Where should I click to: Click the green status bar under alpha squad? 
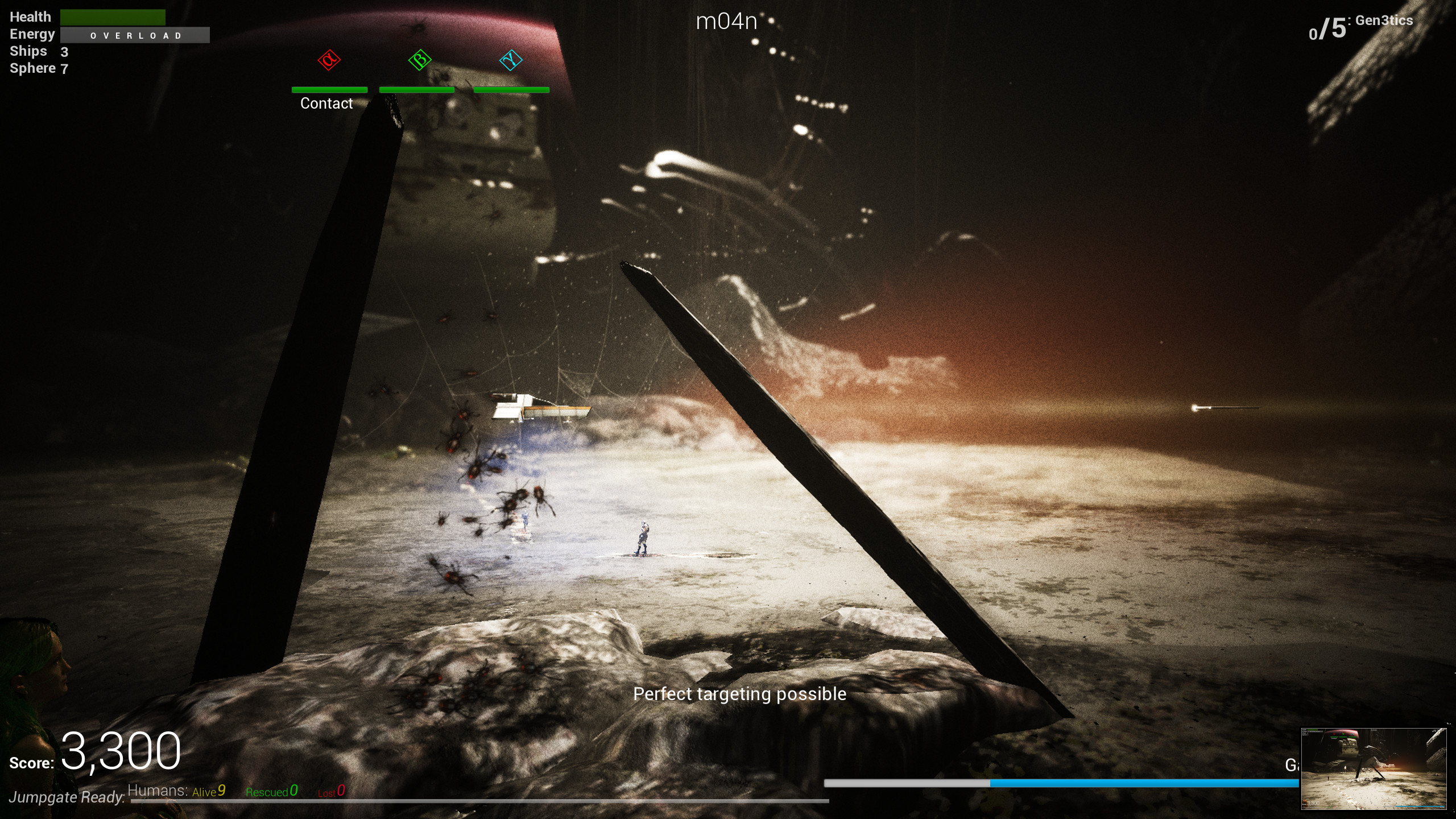tap(329, 89)
